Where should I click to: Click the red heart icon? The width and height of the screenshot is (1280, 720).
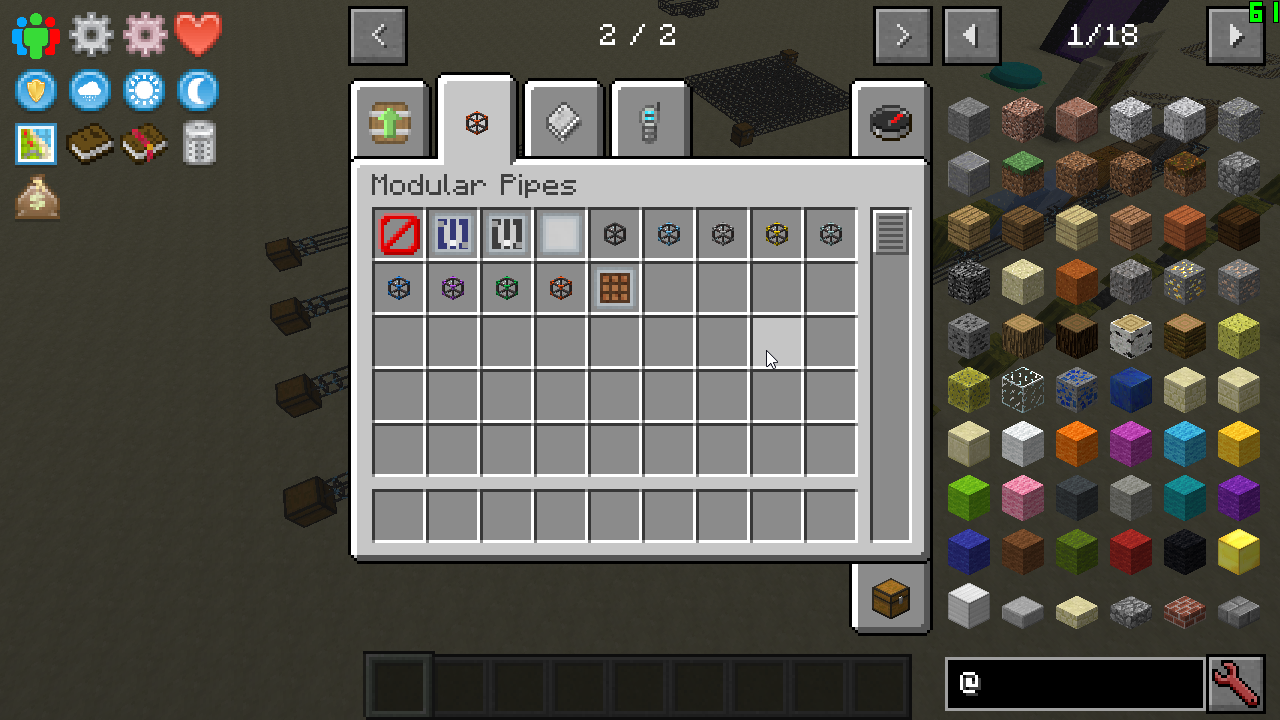198,36
